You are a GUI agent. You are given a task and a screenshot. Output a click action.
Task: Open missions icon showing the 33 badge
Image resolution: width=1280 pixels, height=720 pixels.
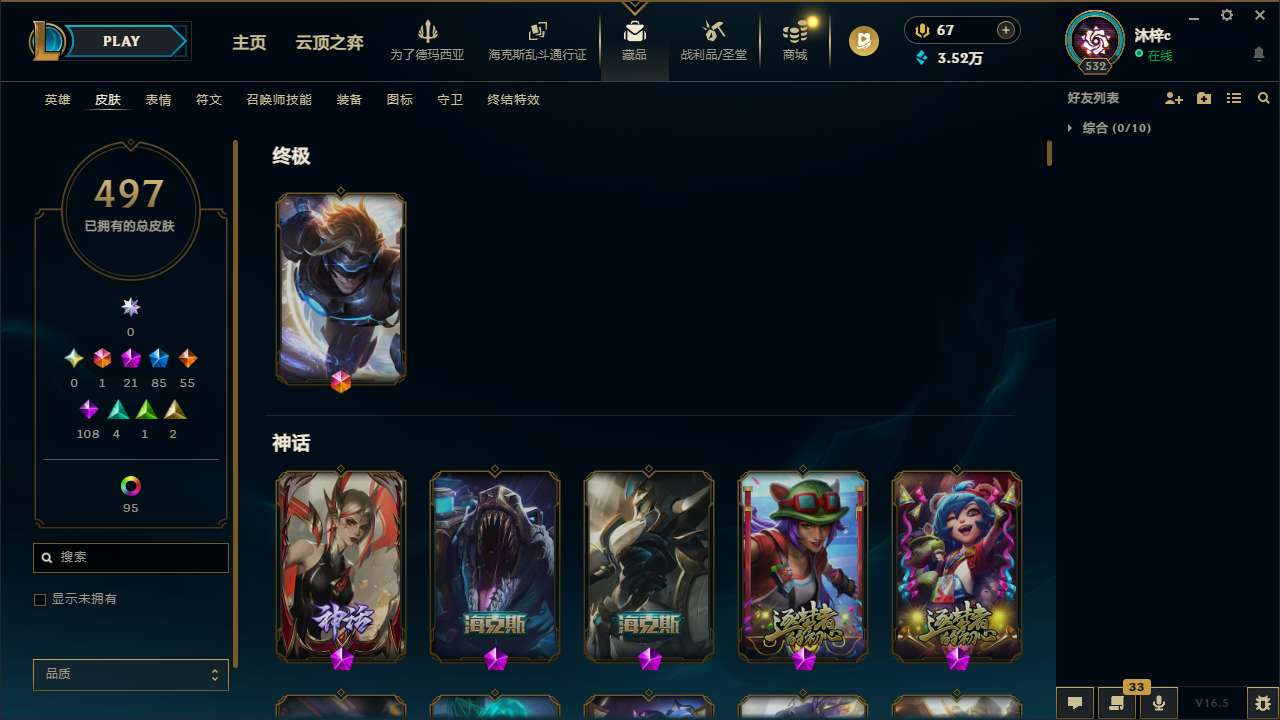coord(1116,703)
